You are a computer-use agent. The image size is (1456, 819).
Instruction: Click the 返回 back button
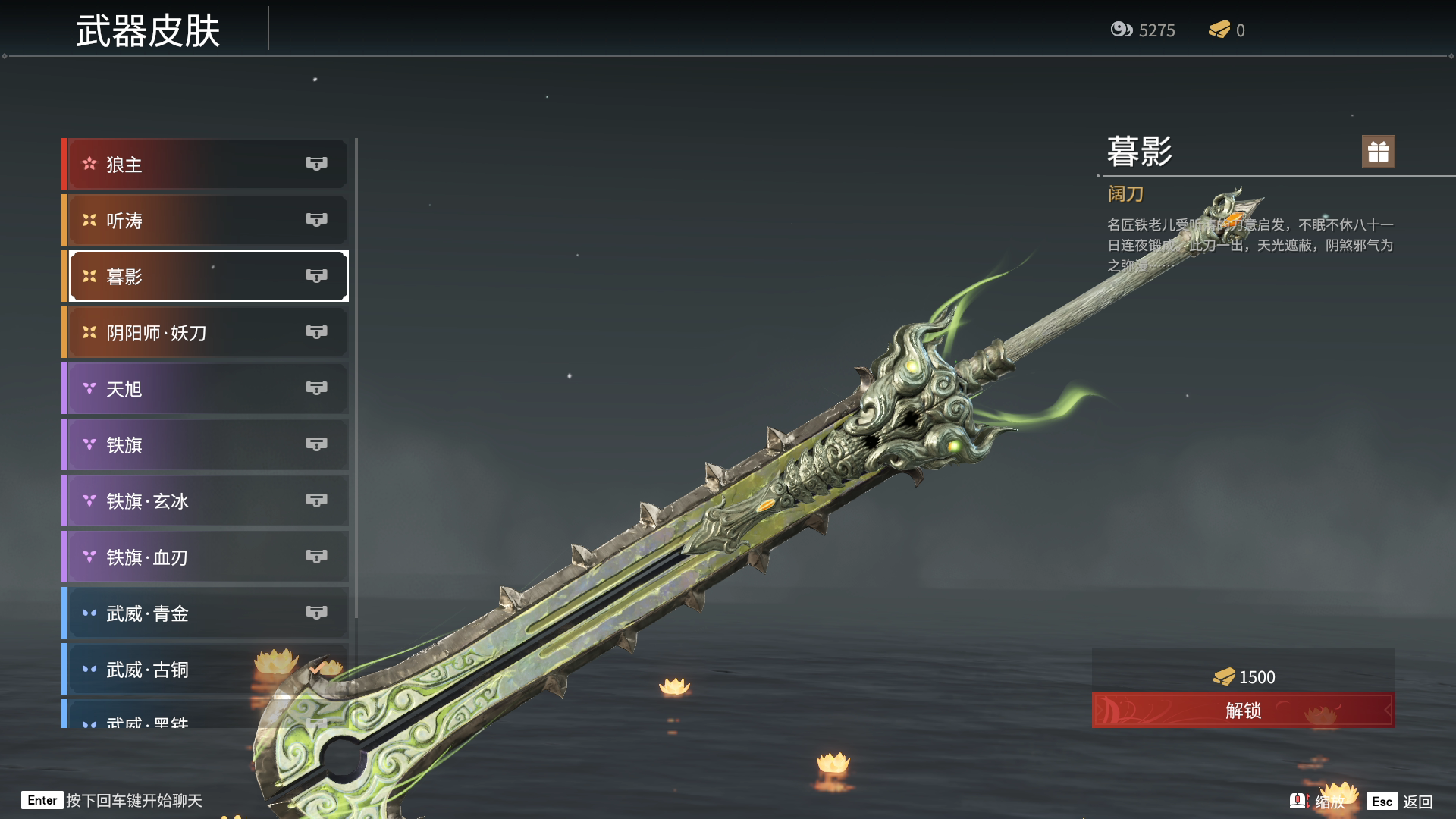tap(1400, 802)
